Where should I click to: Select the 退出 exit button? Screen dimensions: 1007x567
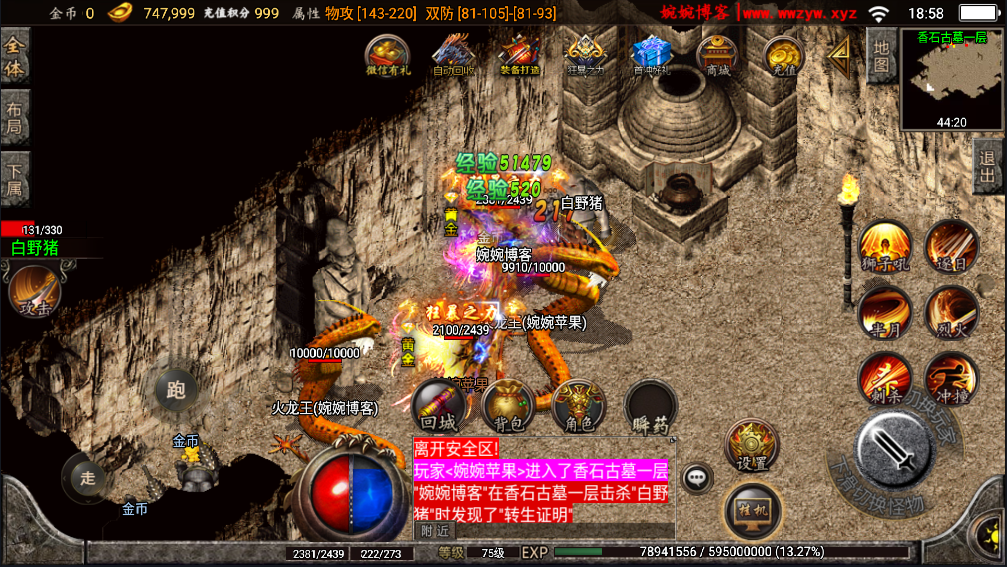coord(989,166)
